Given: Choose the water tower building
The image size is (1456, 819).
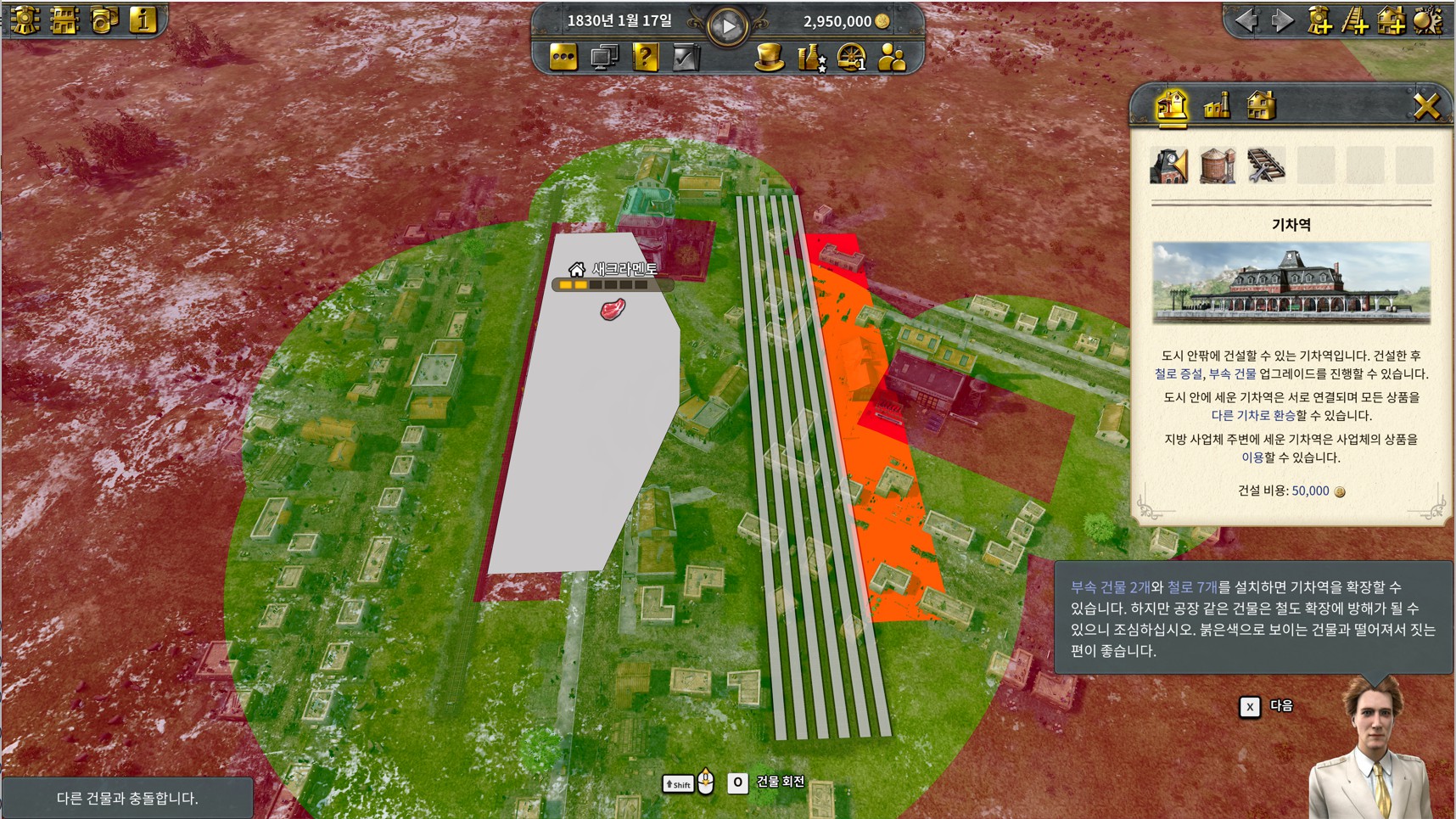Looking at the screenshot, I should tap(1217, 165).
